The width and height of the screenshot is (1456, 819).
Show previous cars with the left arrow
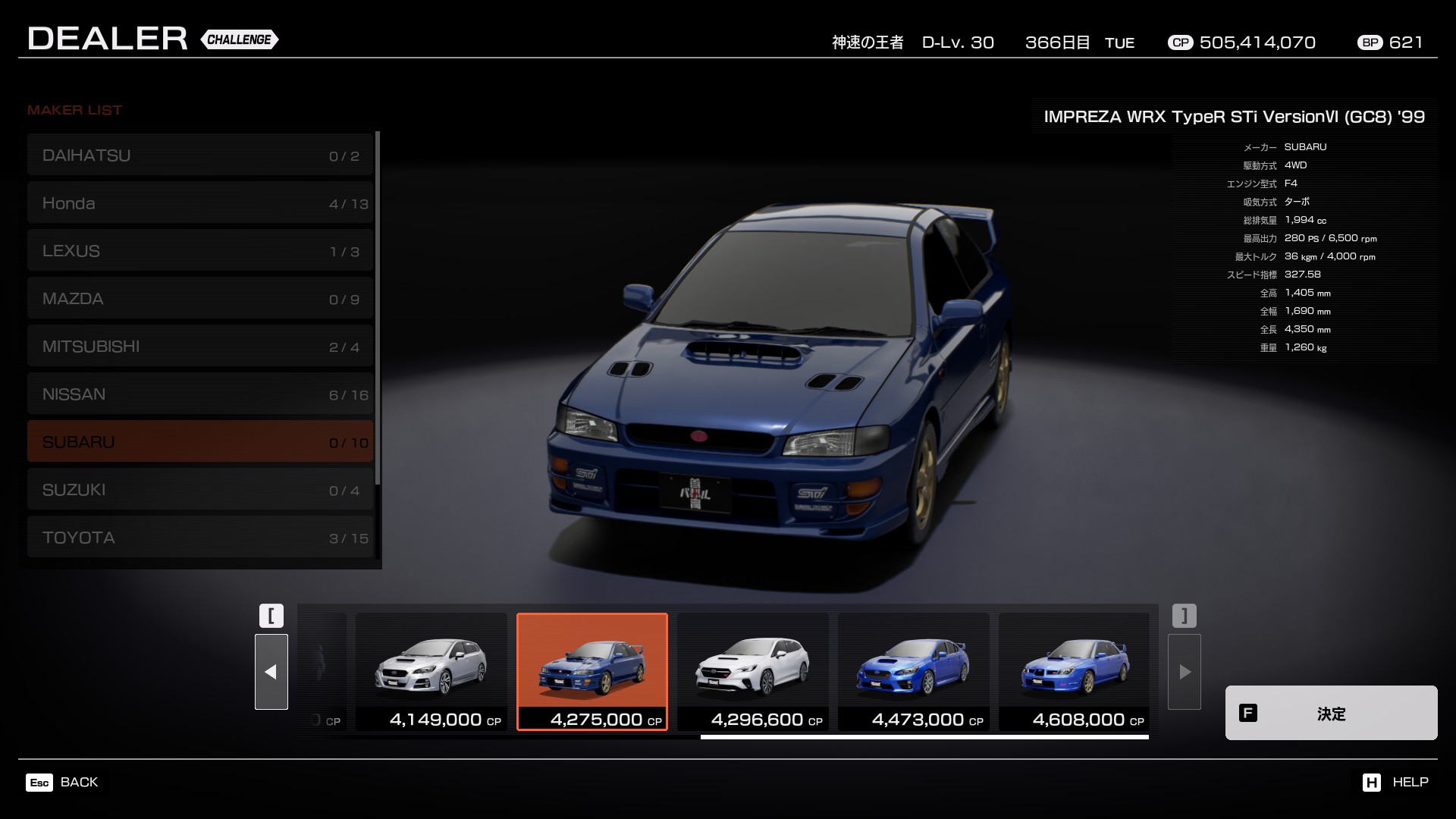[x=271, y=672]
